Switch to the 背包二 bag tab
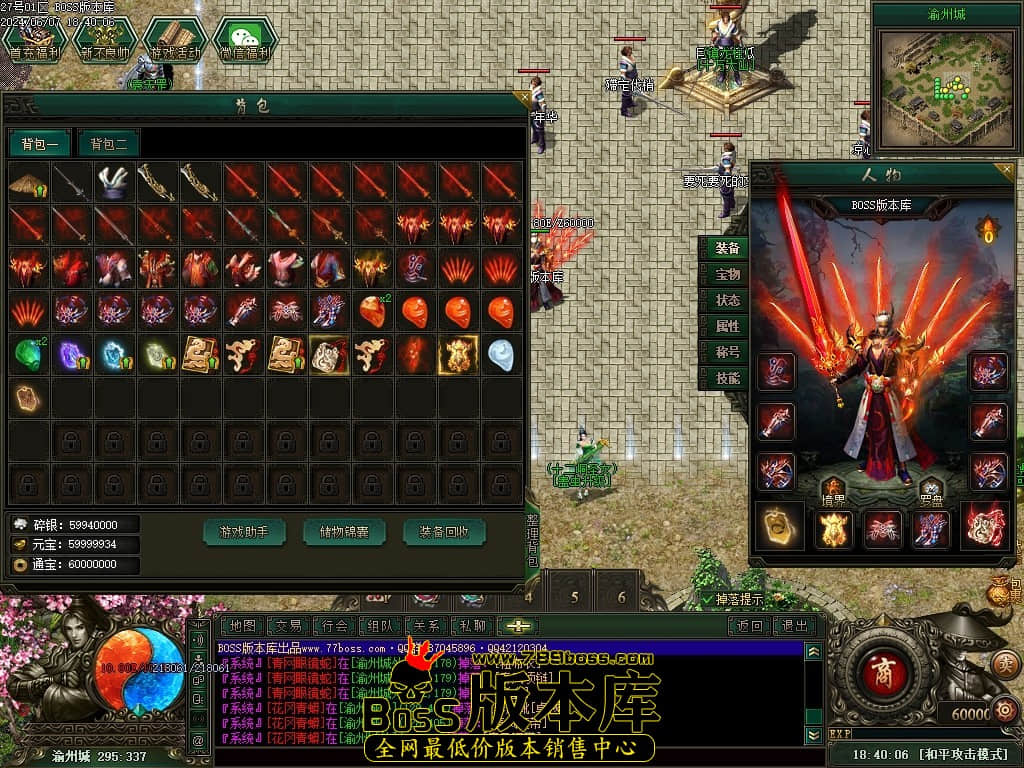The image size is (1024, 768). 109,144
